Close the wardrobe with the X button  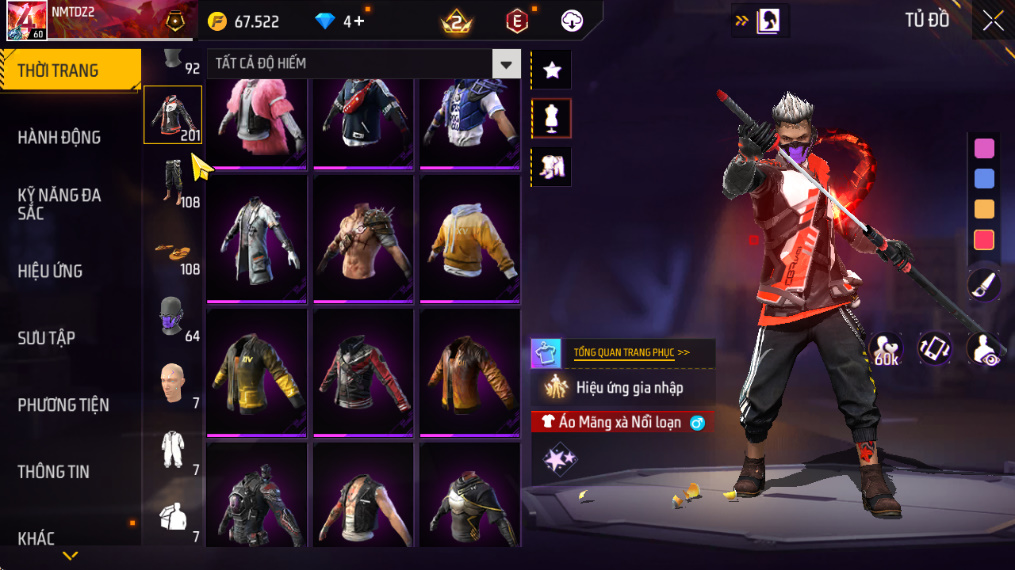point(992,20)
